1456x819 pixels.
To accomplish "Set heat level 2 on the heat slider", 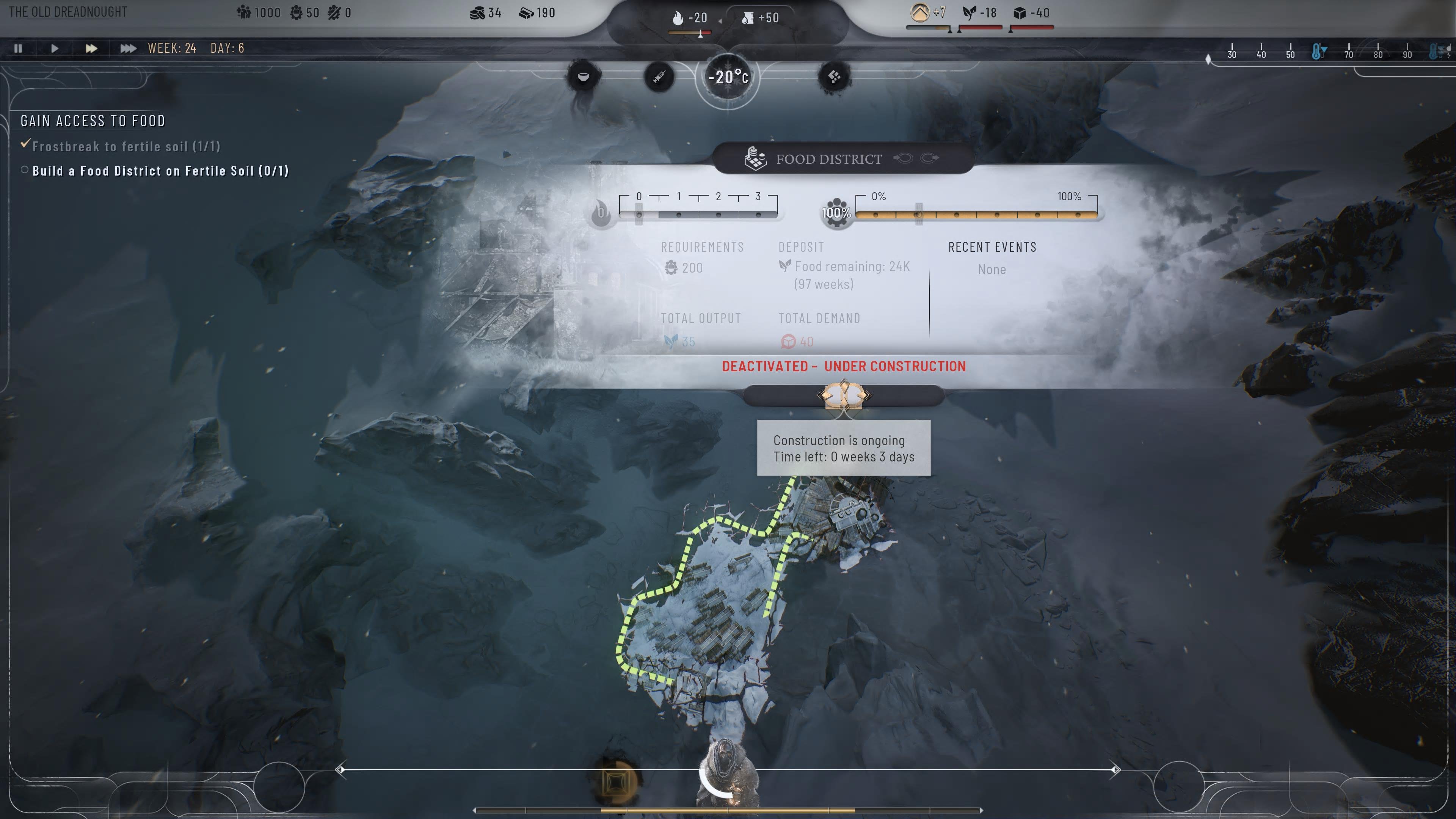I will click(718, 214).
